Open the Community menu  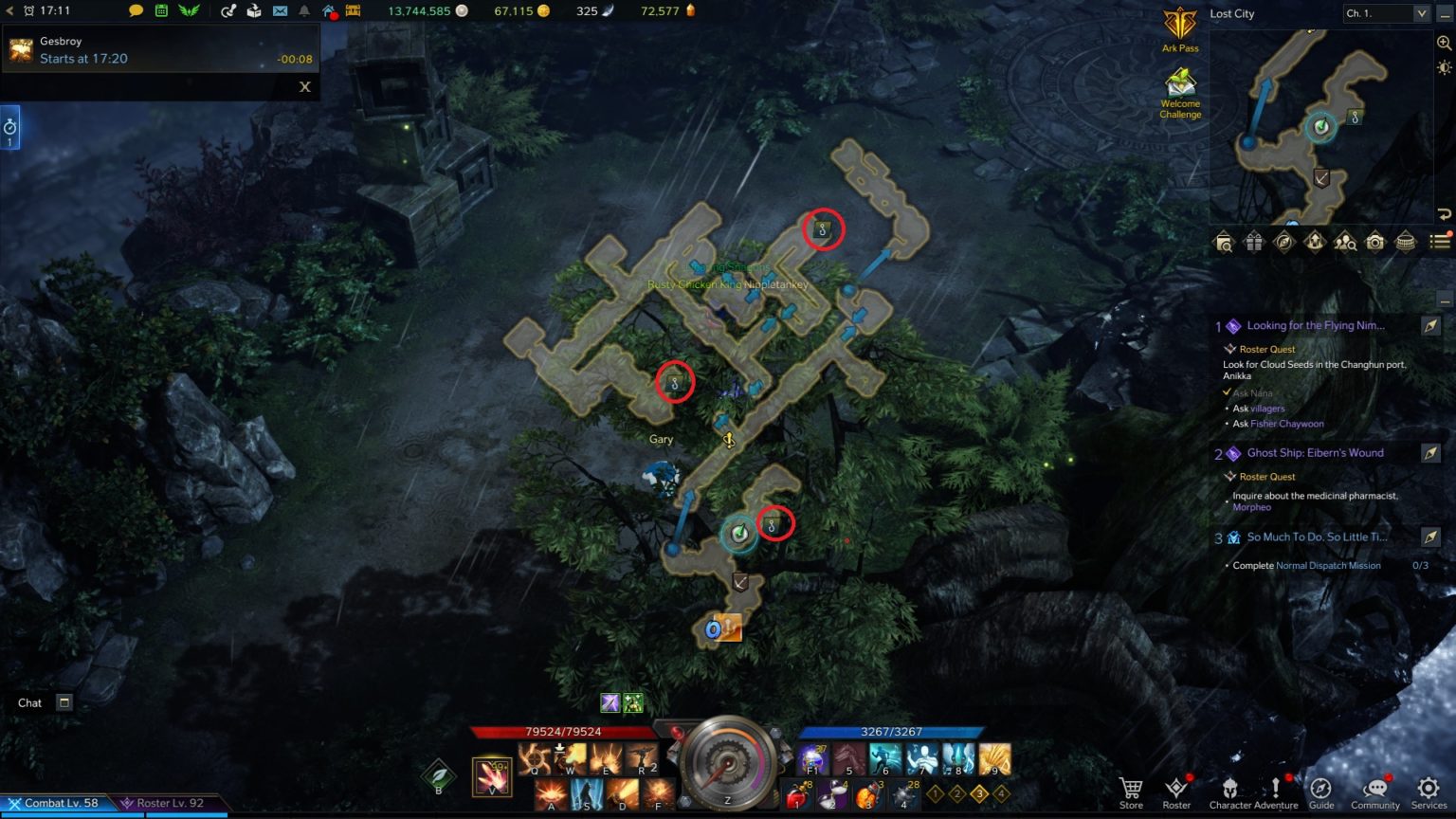point(1374,792)
